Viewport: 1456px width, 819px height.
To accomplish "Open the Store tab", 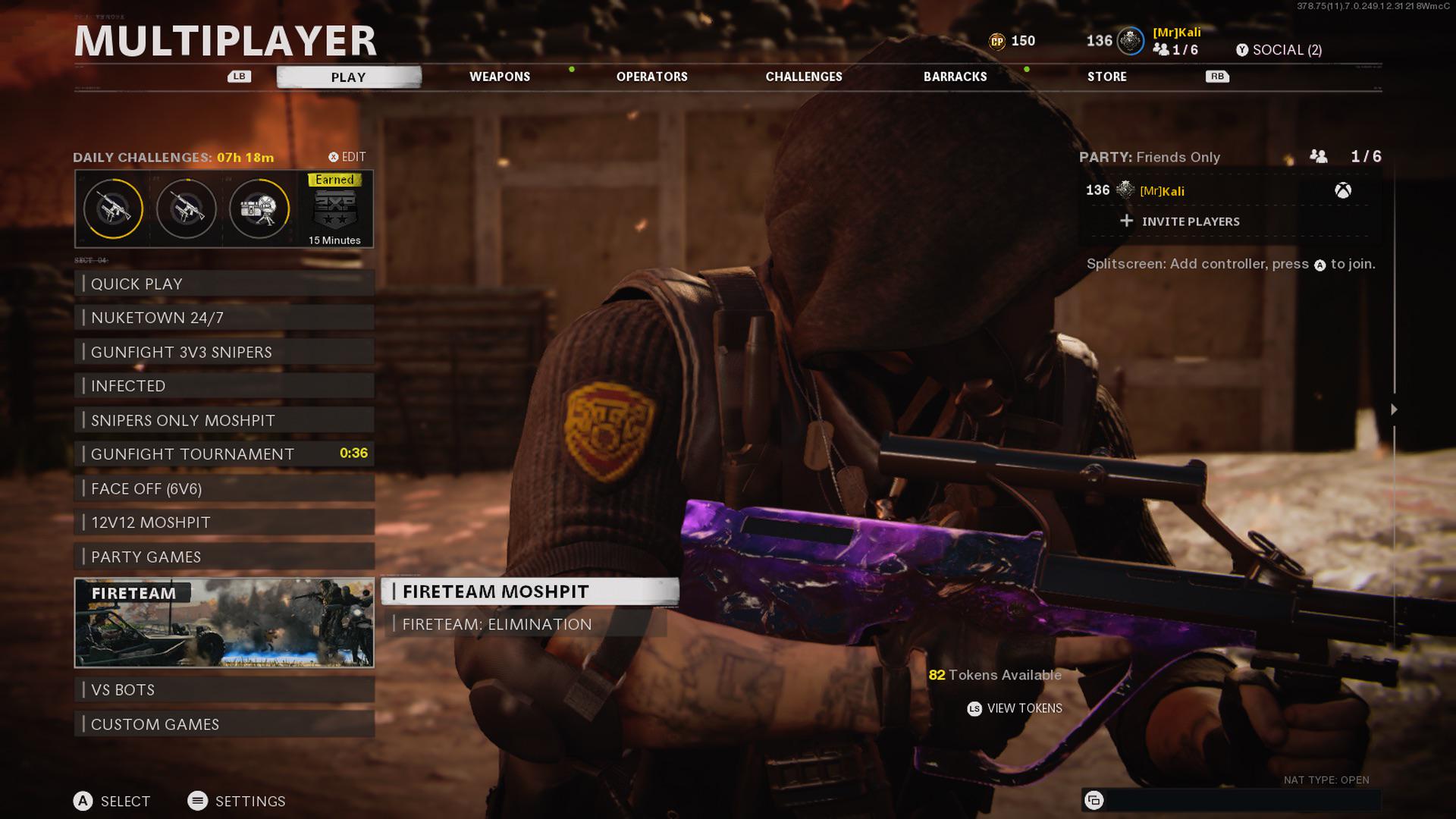I will coord(1106,77).
